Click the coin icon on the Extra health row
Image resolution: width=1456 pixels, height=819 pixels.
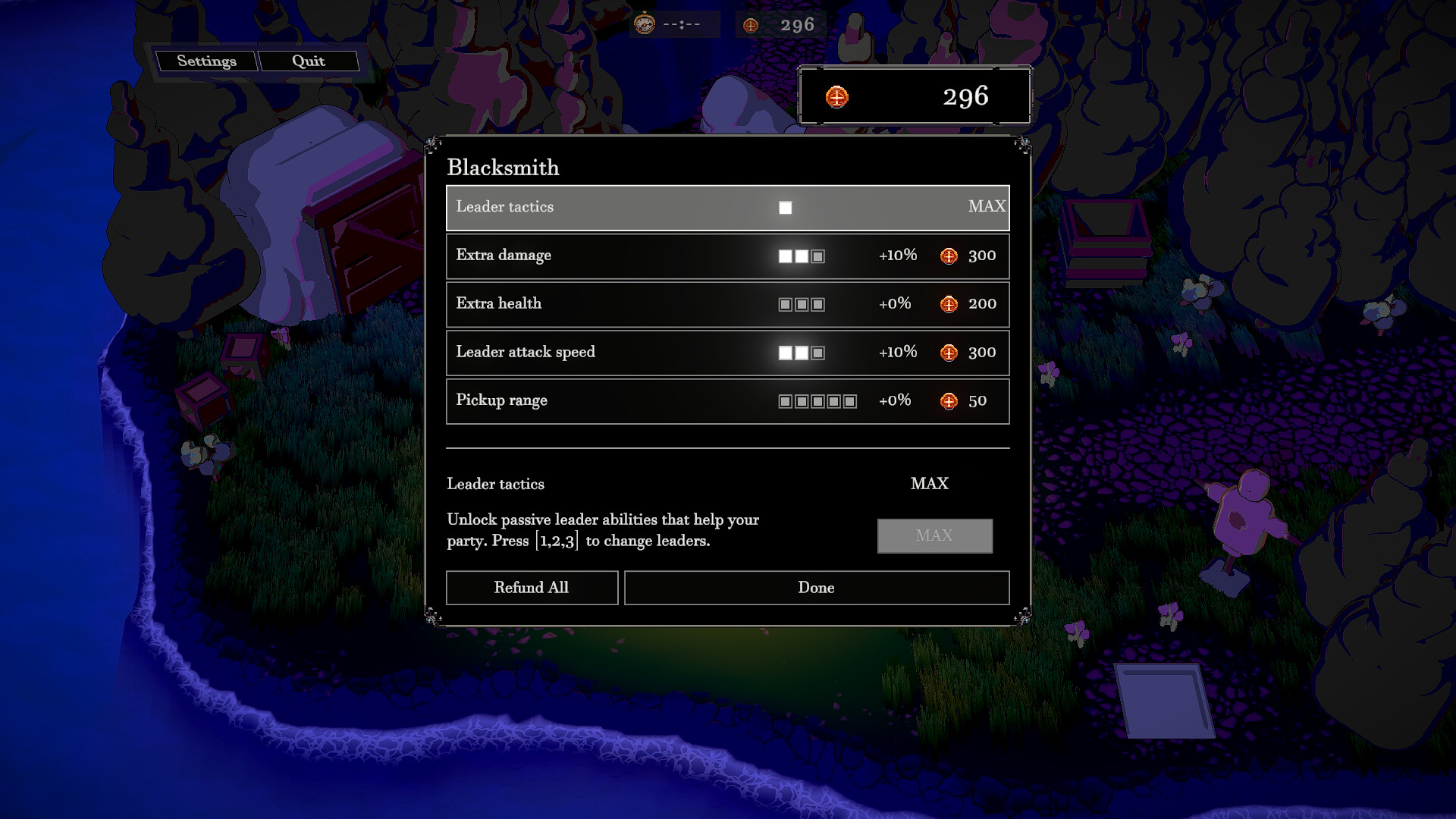coord(947,304)
